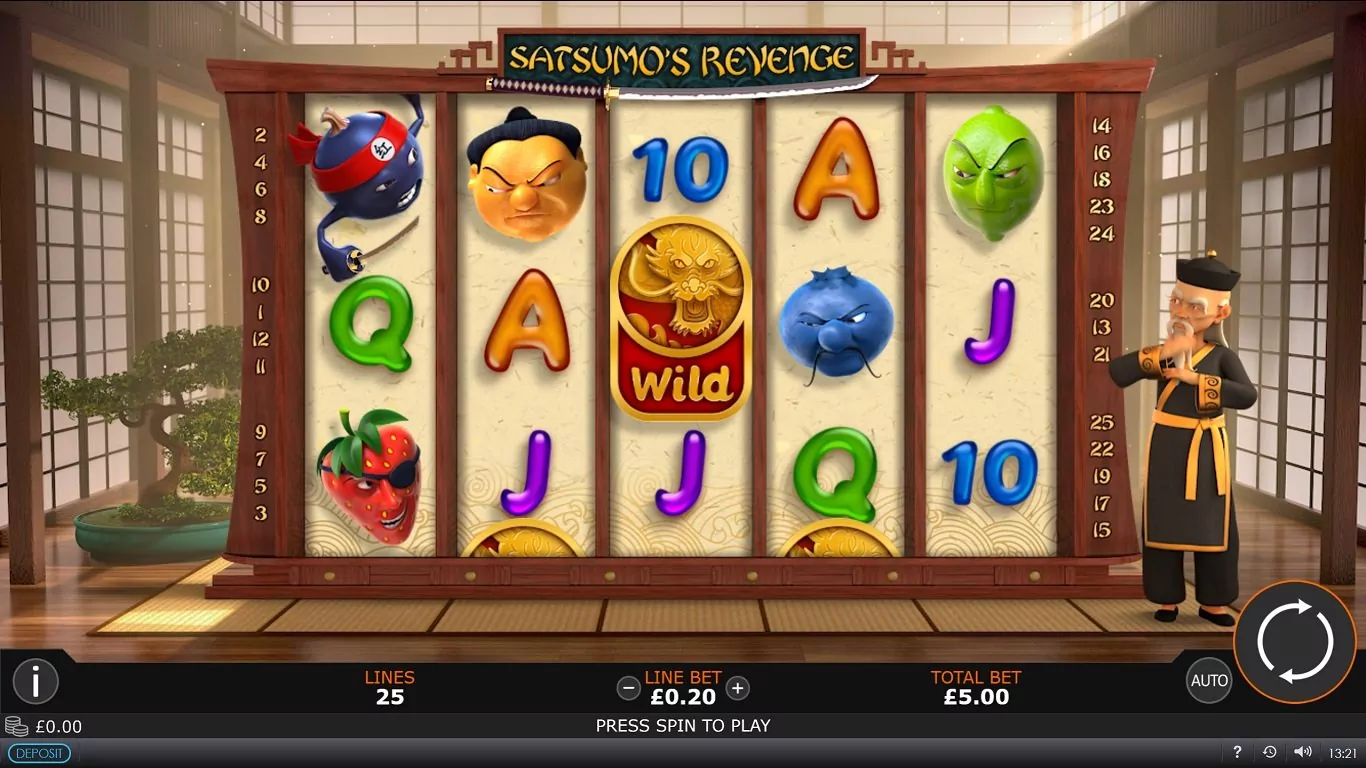
Task: Open the AUTO spin options
Action: (x=1209, y=681)
